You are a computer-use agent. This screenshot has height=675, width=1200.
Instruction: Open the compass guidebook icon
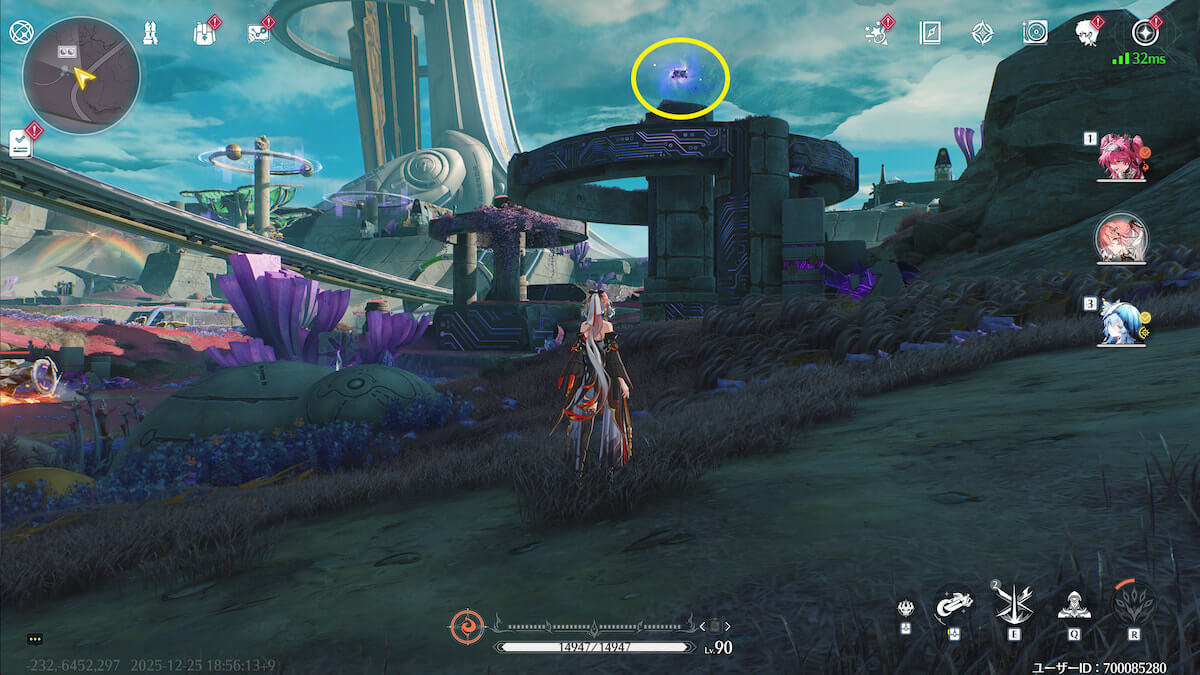click(930, 33)
